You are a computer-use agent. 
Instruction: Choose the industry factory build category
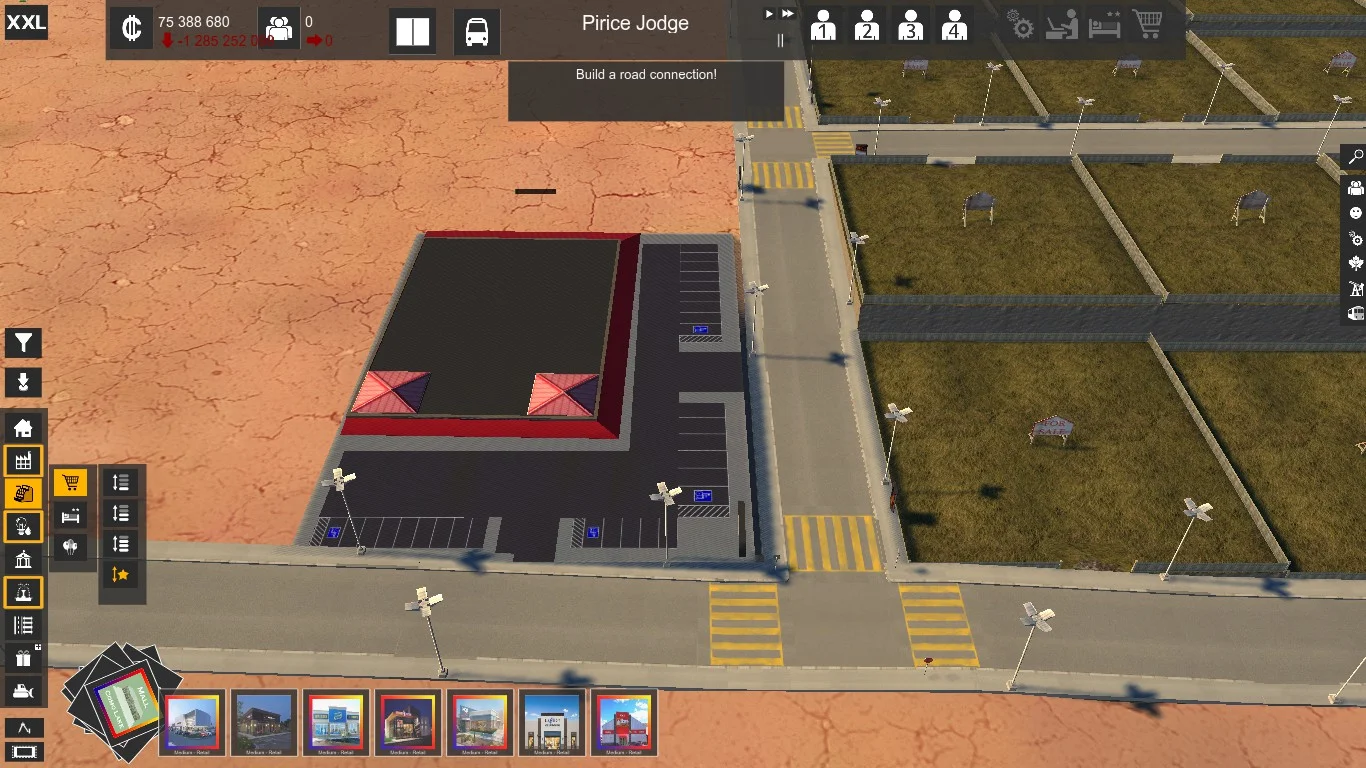24,460
